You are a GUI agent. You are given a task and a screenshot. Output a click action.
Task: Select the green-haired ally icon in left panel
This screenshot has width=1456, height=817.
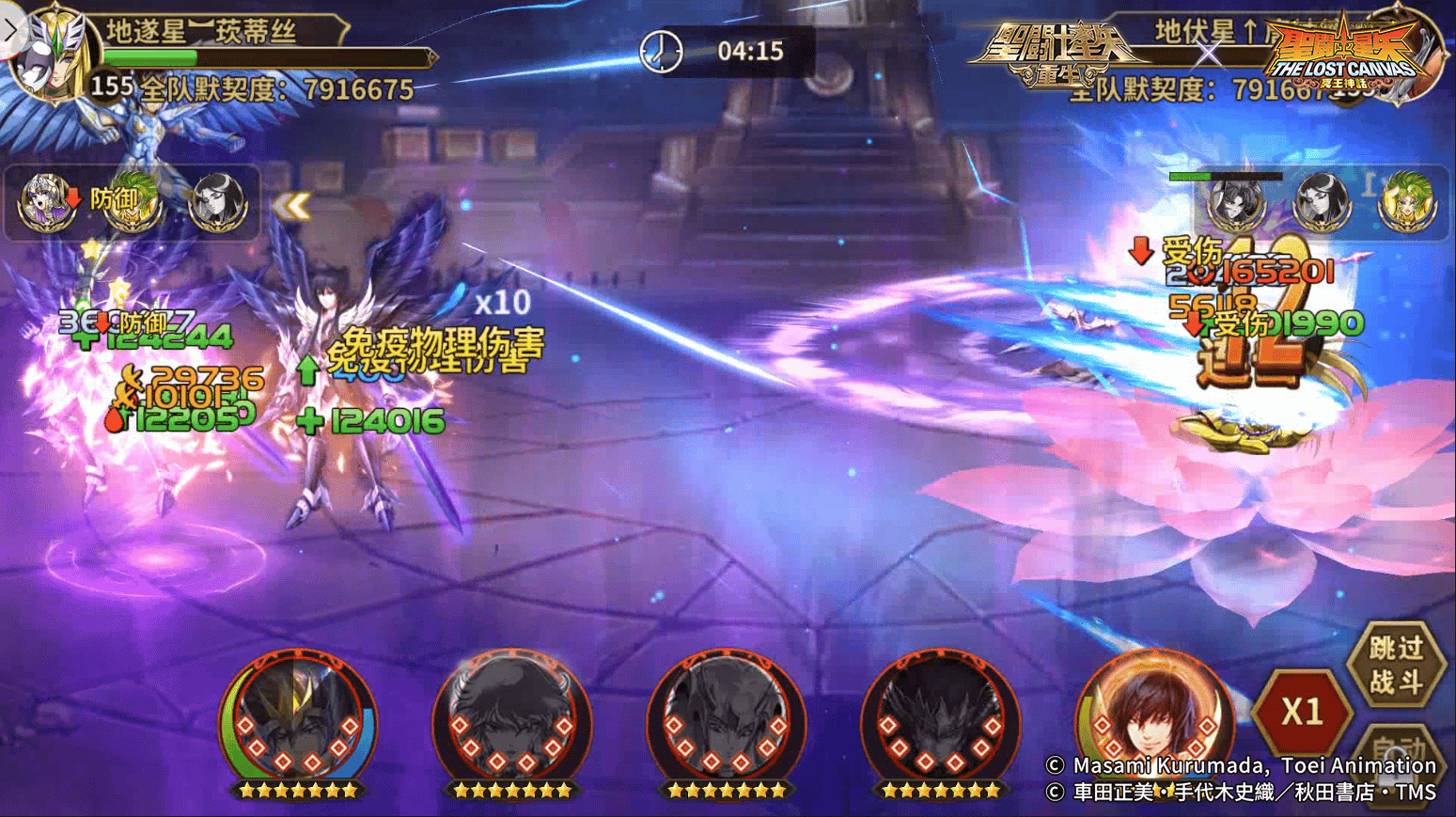click(x=133, y=201)
